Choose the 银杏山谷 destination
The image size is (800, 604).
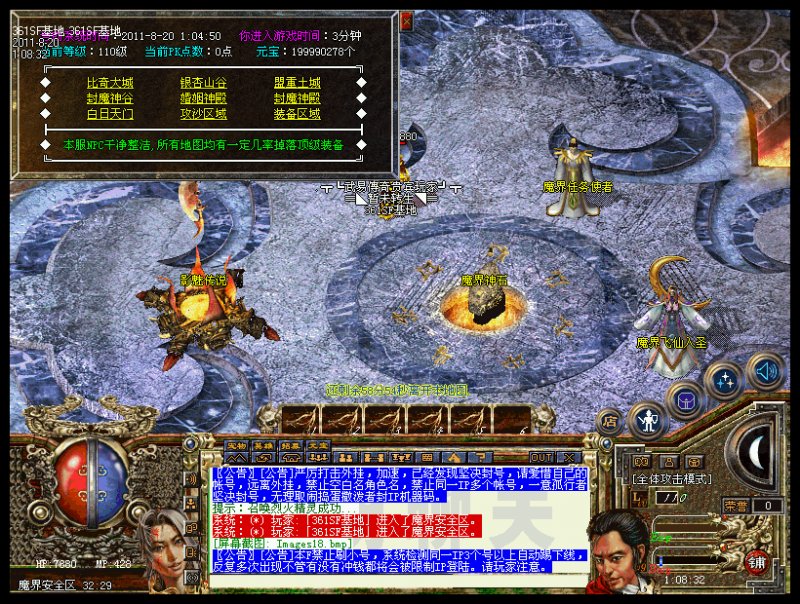(x=203, y=83)
